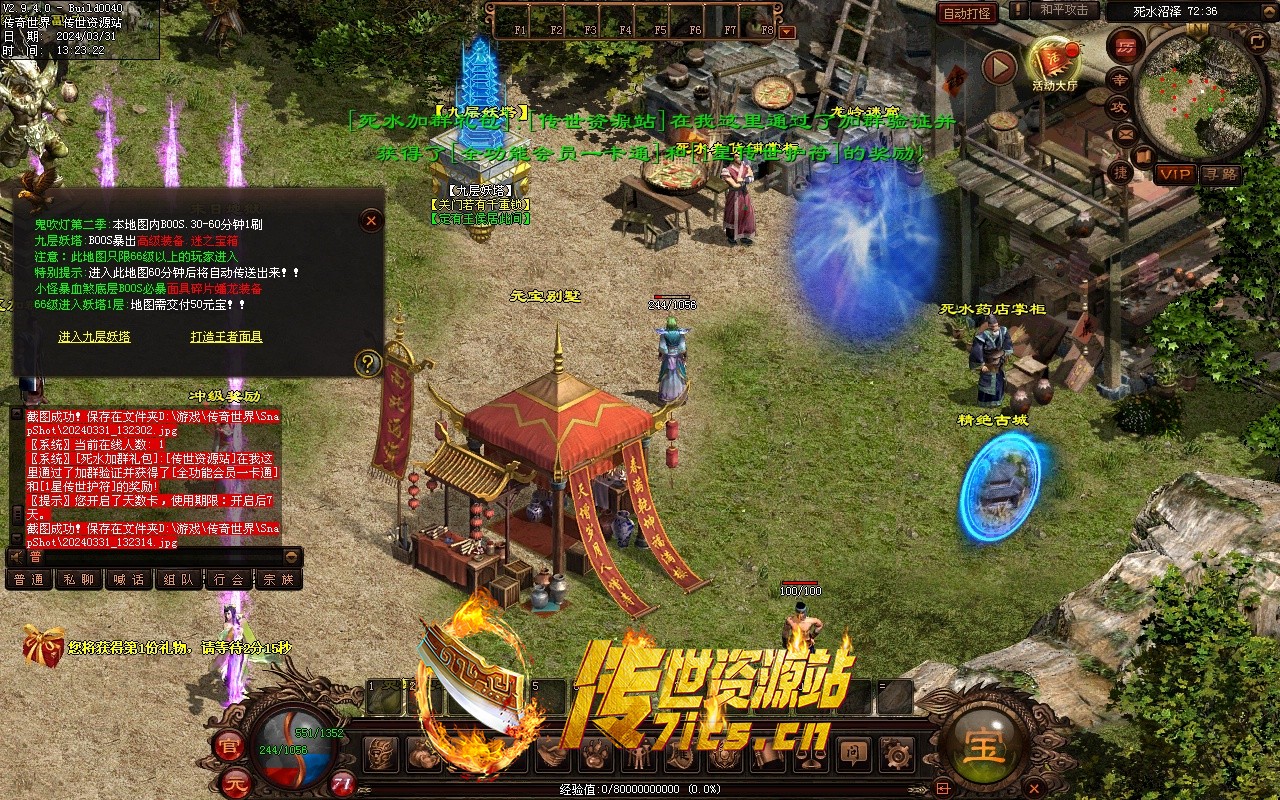
Task: Open the VIP menu
Action: click(x=1175, y=174)
